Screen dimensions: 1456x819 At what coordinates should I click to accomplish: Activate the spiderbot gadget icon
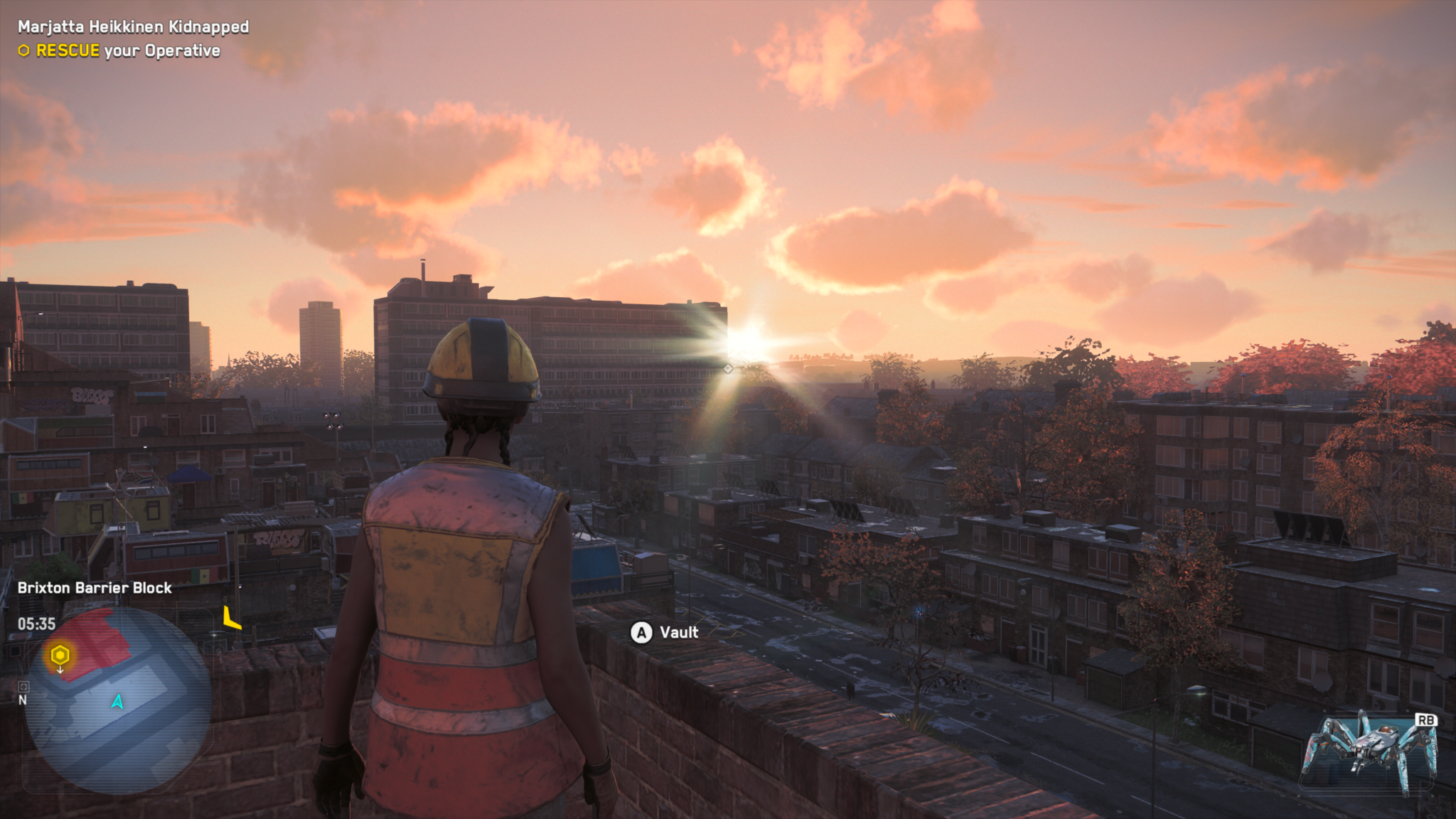(1369, 754)
